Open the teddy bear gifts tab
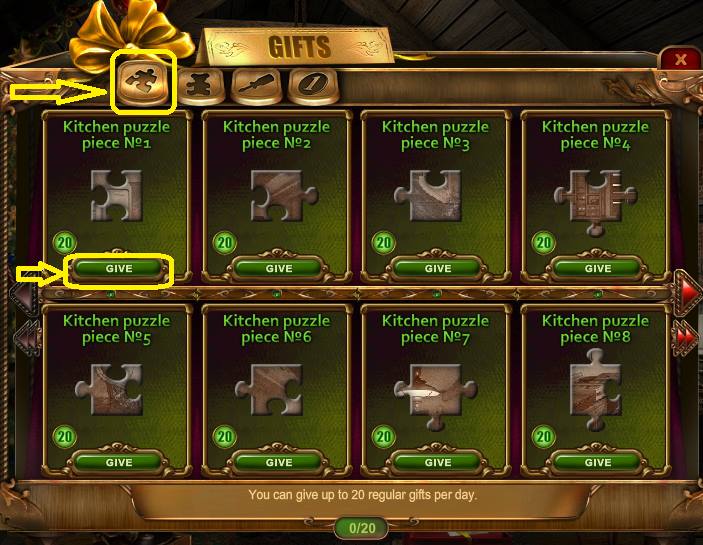This screenshot has height=545, width=703. [x=199, y=86]
